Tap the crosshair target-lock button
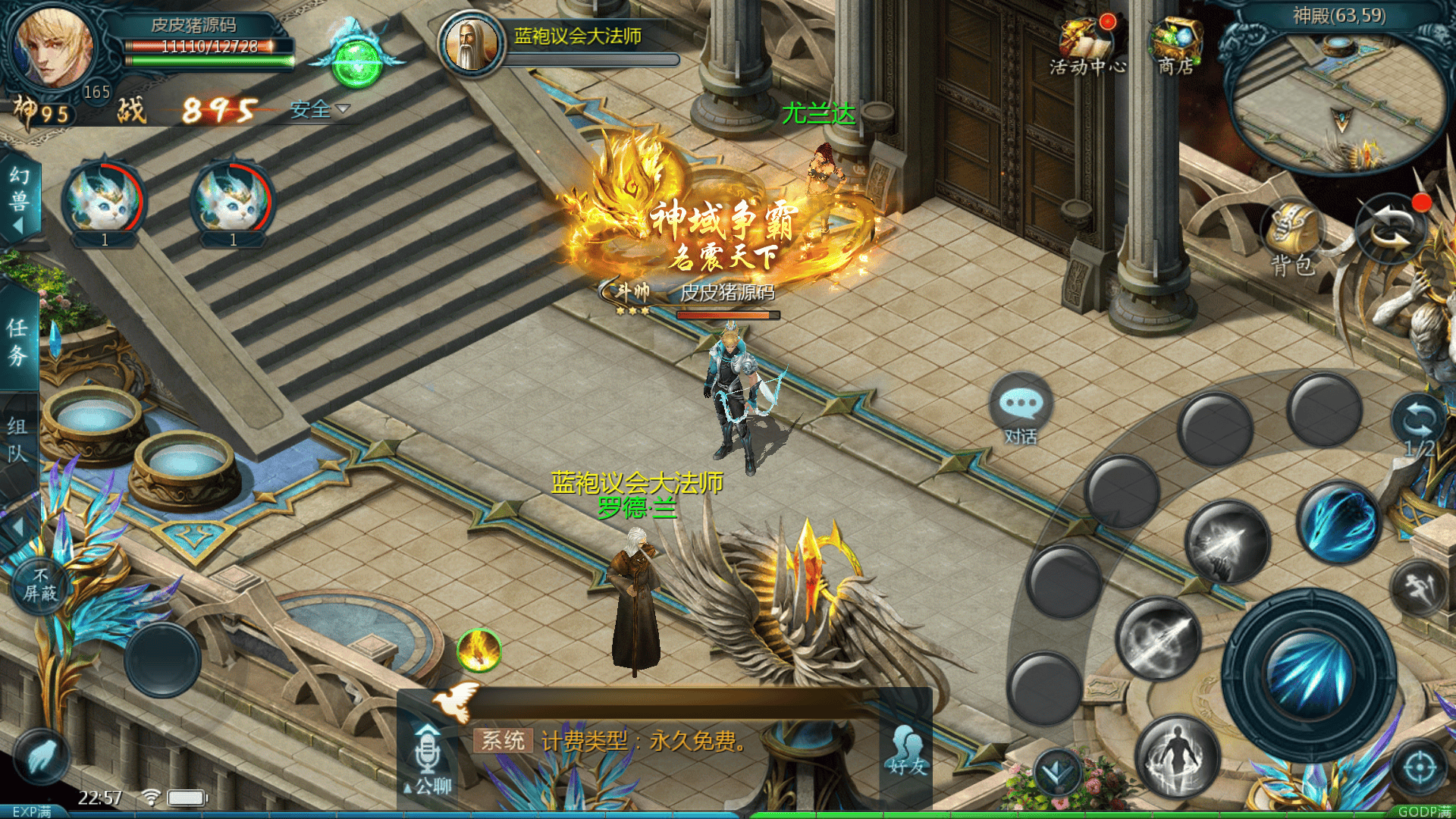1456x819 pixels. click(x=1420, y=767)
